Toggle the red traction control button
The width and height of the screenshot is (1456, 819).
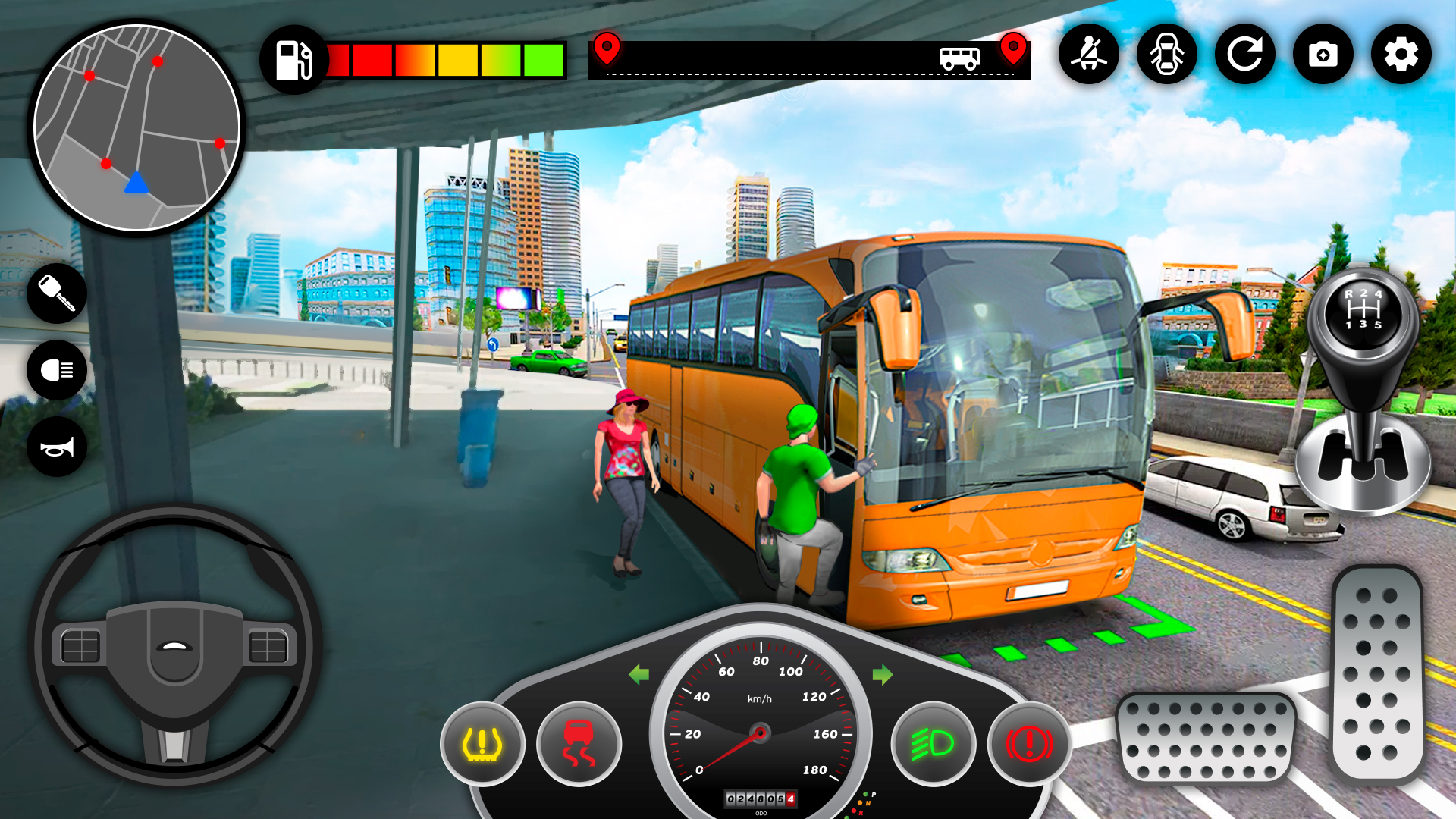pos(579,744)
